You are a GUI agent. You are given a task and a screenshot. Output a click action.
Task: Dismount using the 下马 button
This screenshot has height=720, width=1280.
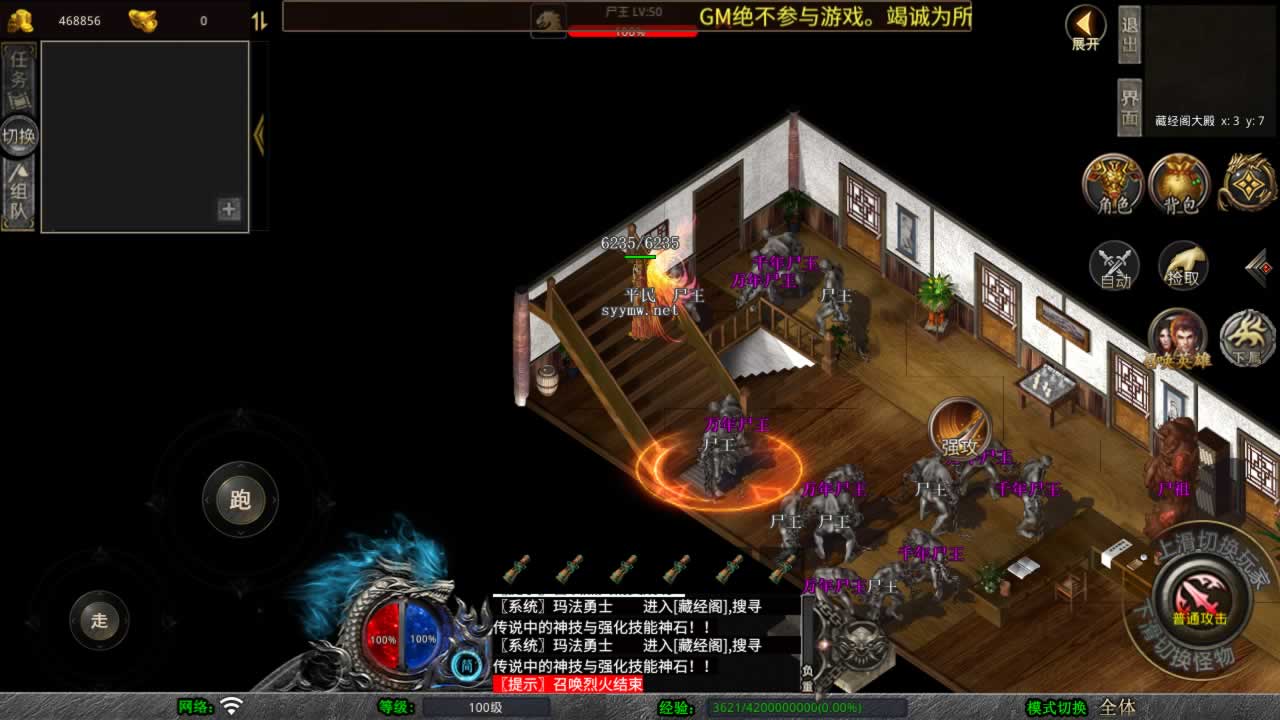click(1247, 338)
